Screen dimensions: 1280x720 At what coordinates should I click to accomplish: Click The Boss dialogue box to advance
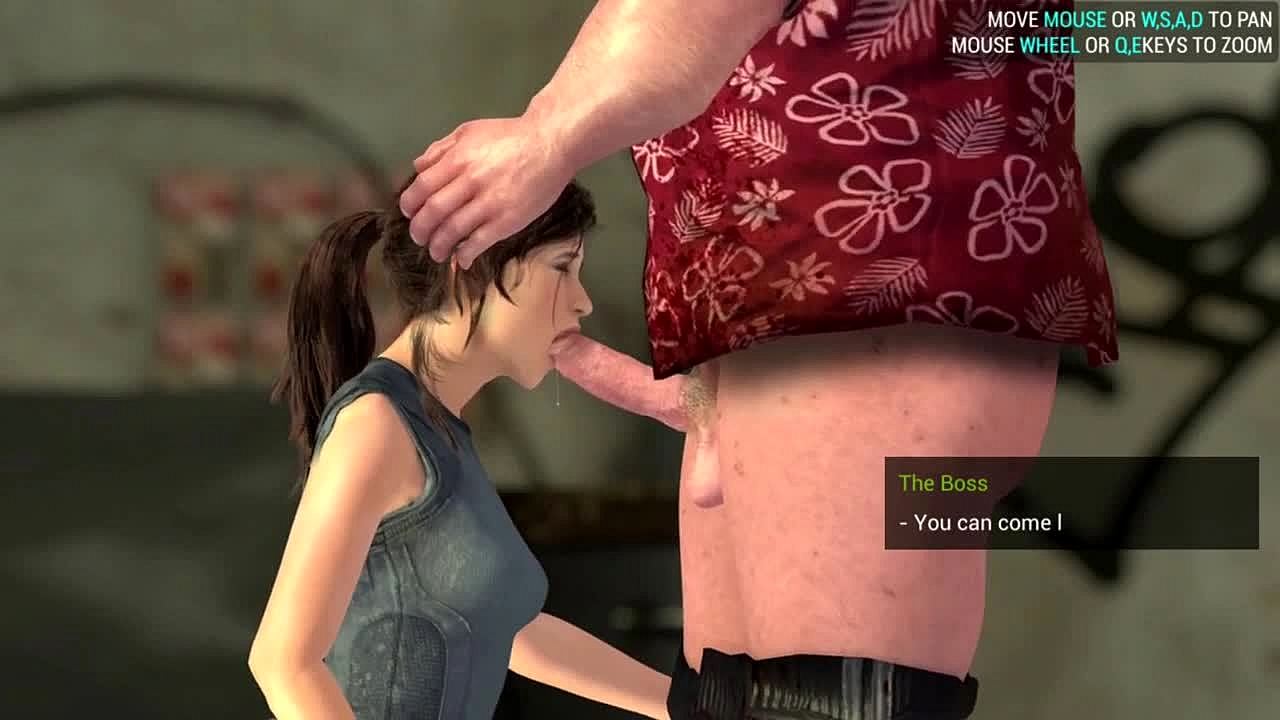(1071, 503)
